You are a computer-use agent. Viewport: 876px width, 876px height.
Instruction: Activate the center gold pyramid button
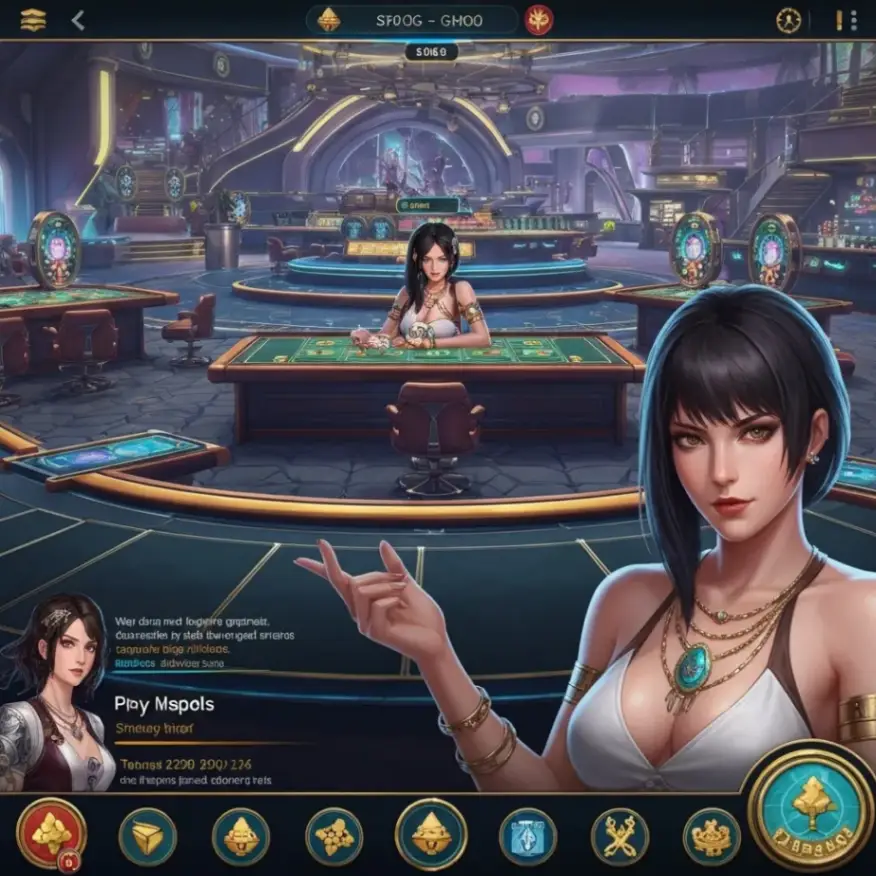431,833
